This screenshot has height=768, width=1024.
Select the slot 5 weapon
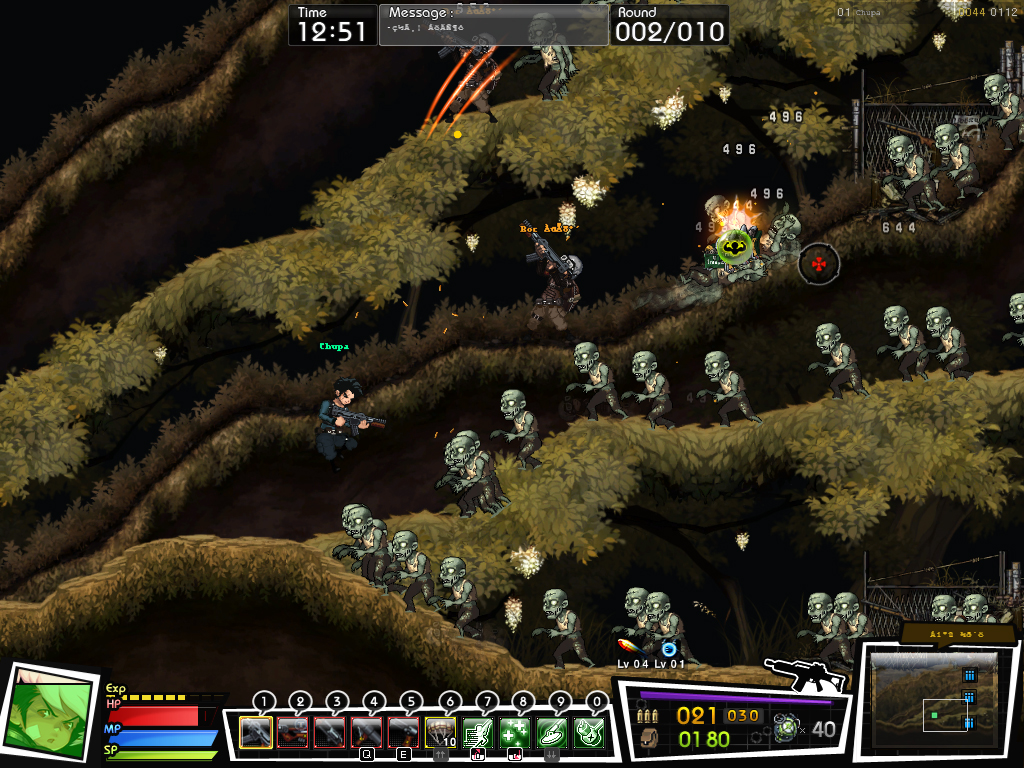403,732
